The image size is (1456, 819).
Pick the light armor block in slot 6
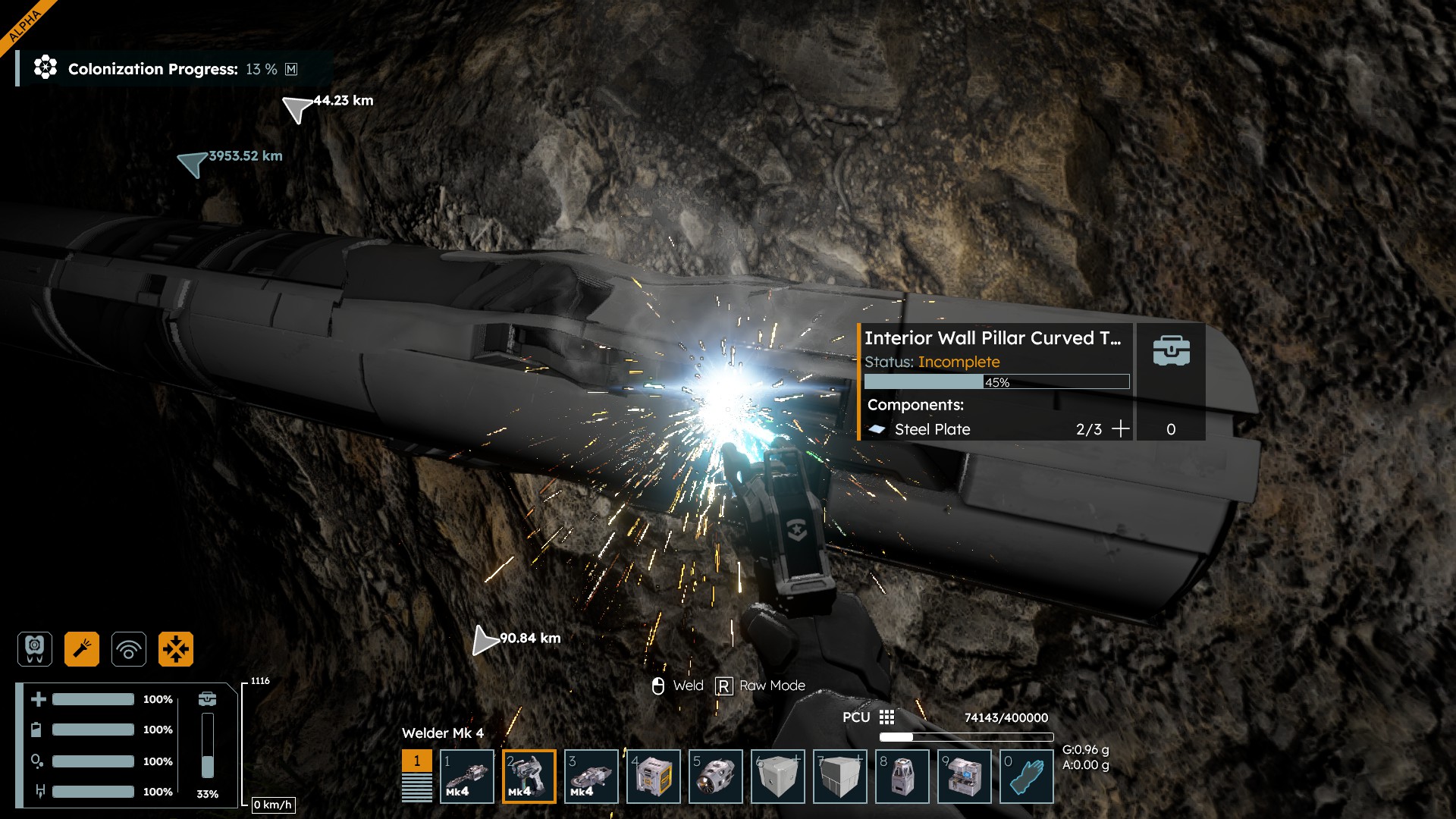(778, 777)
